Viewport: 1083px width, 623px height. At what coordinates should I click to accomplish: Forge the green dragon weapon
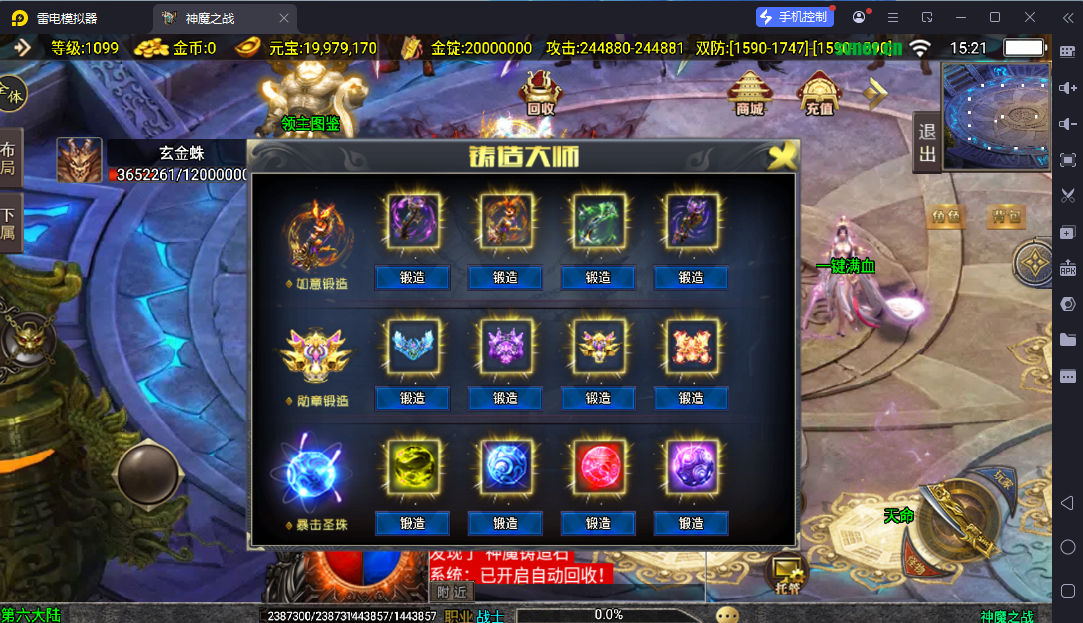tap(598, 277)
